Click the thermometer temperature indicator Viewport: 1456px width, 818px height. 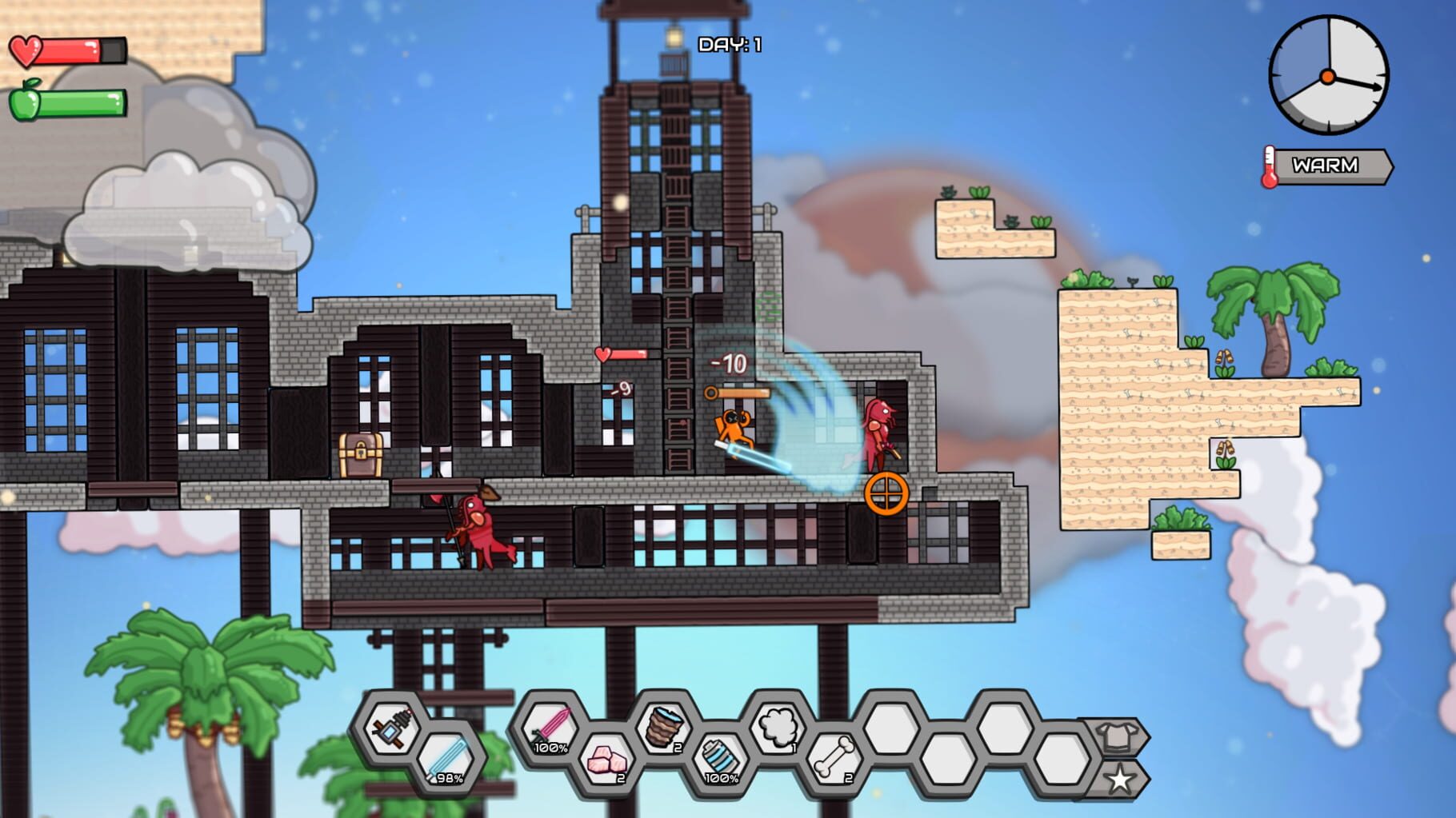coord(1270,164)
